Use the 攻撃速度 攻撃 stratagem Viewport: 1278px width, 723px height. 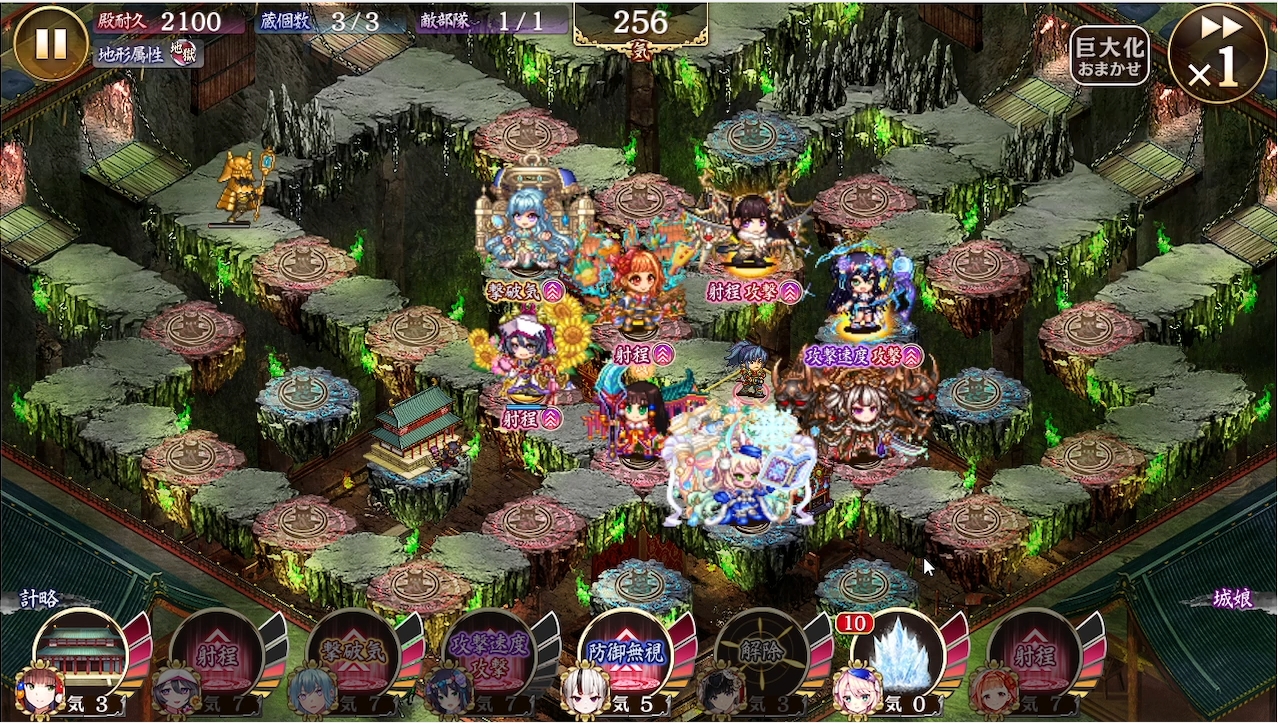[489, 657]
